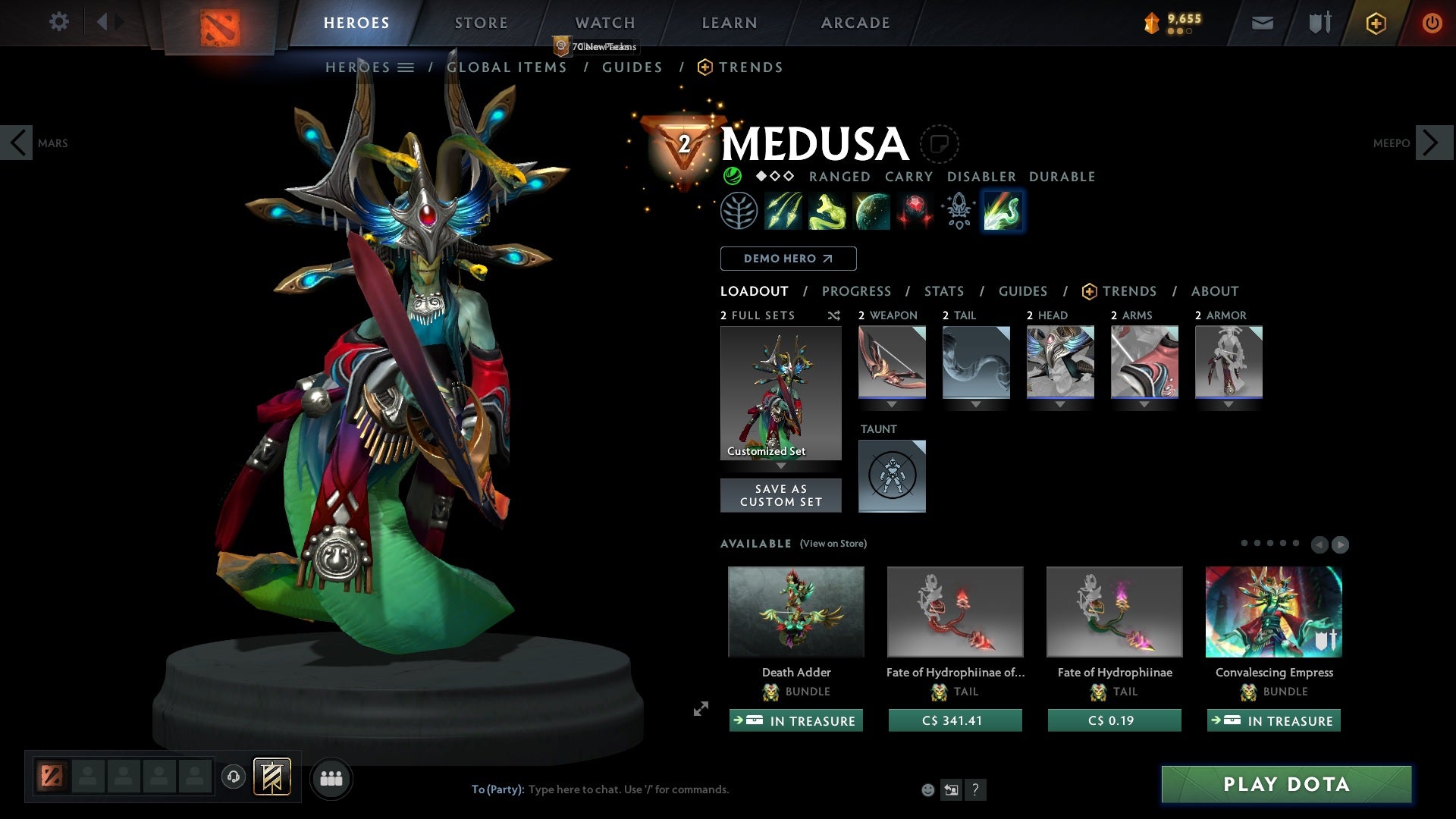Click the View on Store link

coord(833,544)
